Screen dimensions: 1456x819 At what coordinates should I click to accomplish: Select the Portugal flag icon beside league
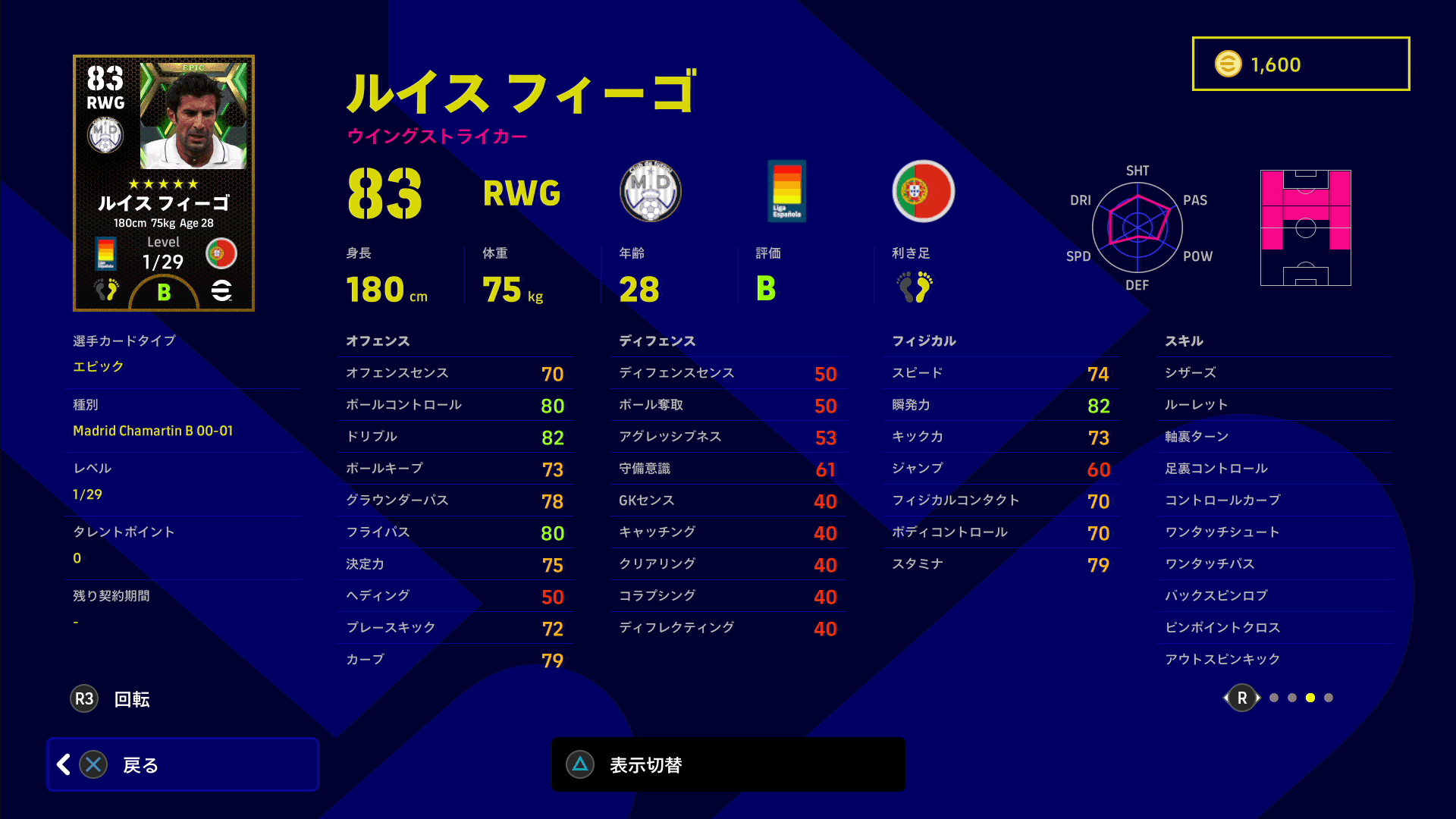923,191
